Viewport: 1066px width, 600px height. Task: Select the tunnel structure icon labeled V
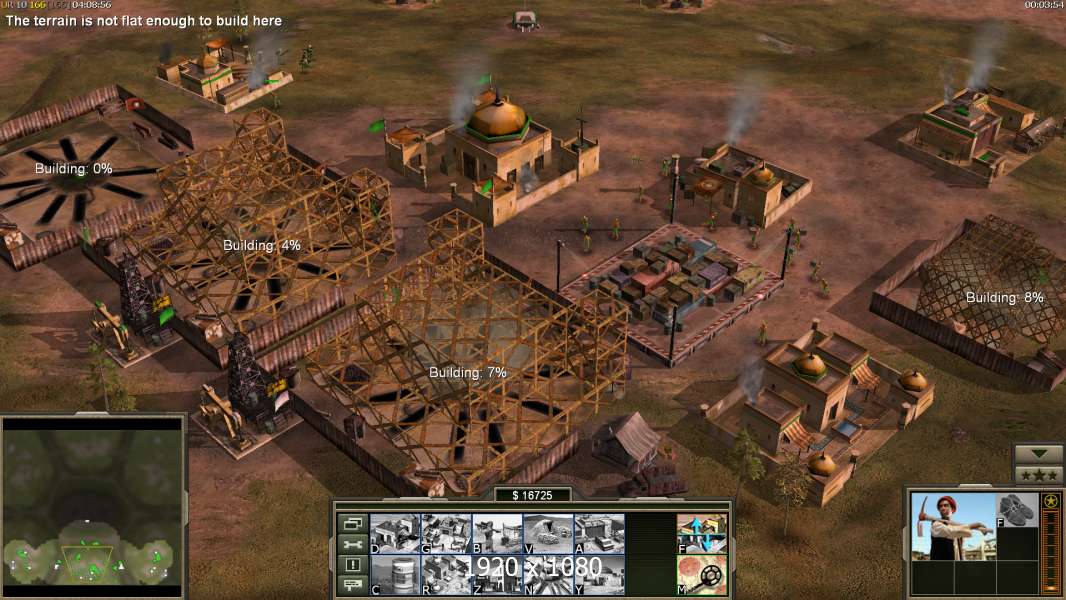tap(548, 533)
